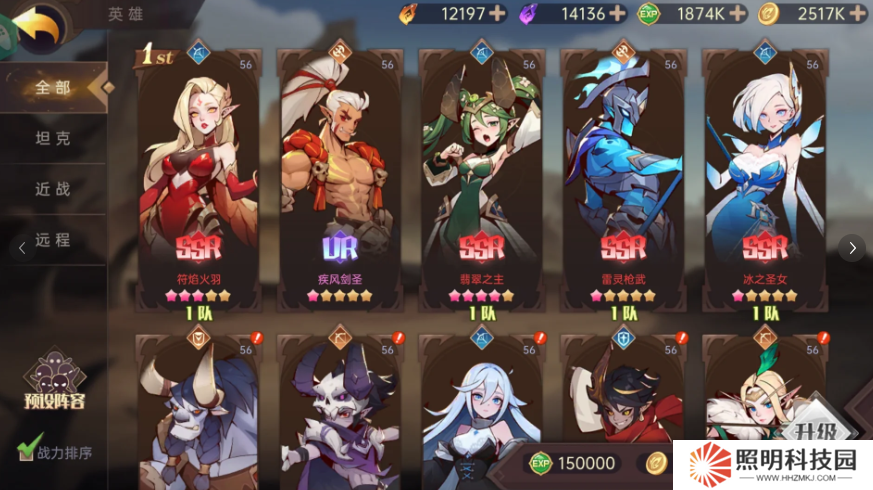The width and height of the screenshot is (873, 490).
Task: Select the 近战 category tab
Action: tap(53, 189)
